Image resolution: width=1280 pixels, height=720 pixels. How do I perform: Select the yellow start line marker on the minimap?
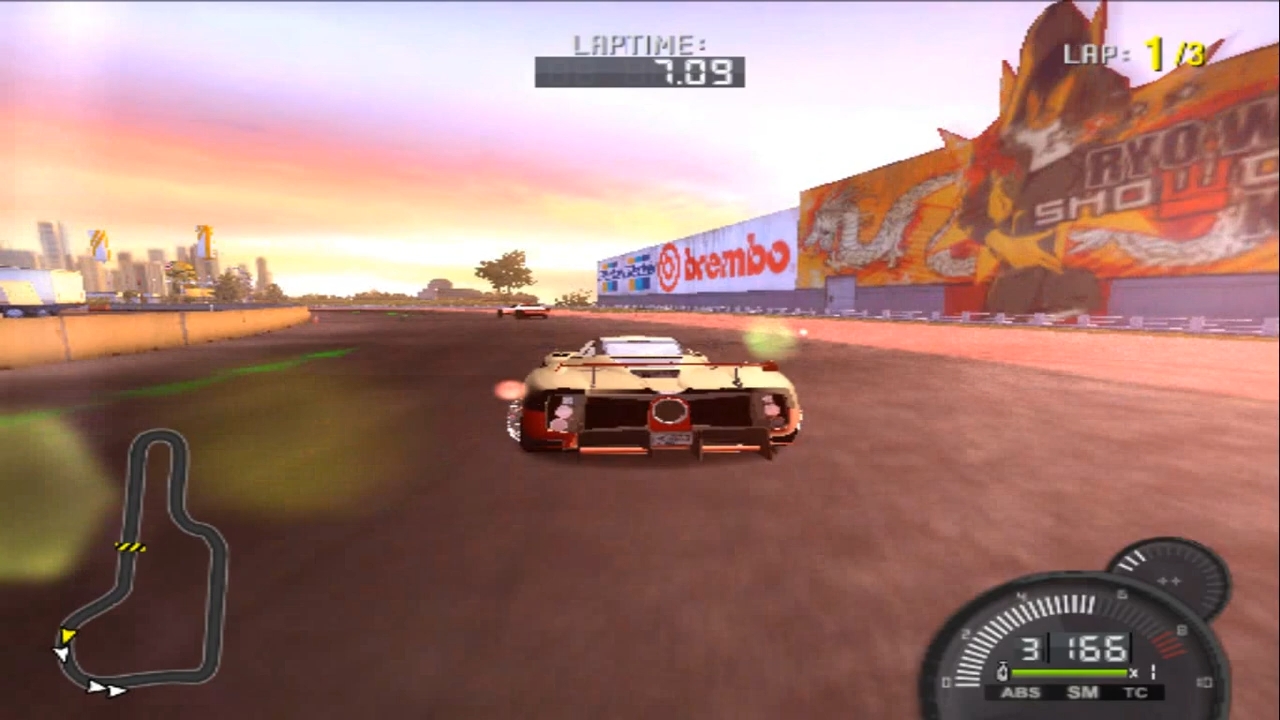pos(130,547)
